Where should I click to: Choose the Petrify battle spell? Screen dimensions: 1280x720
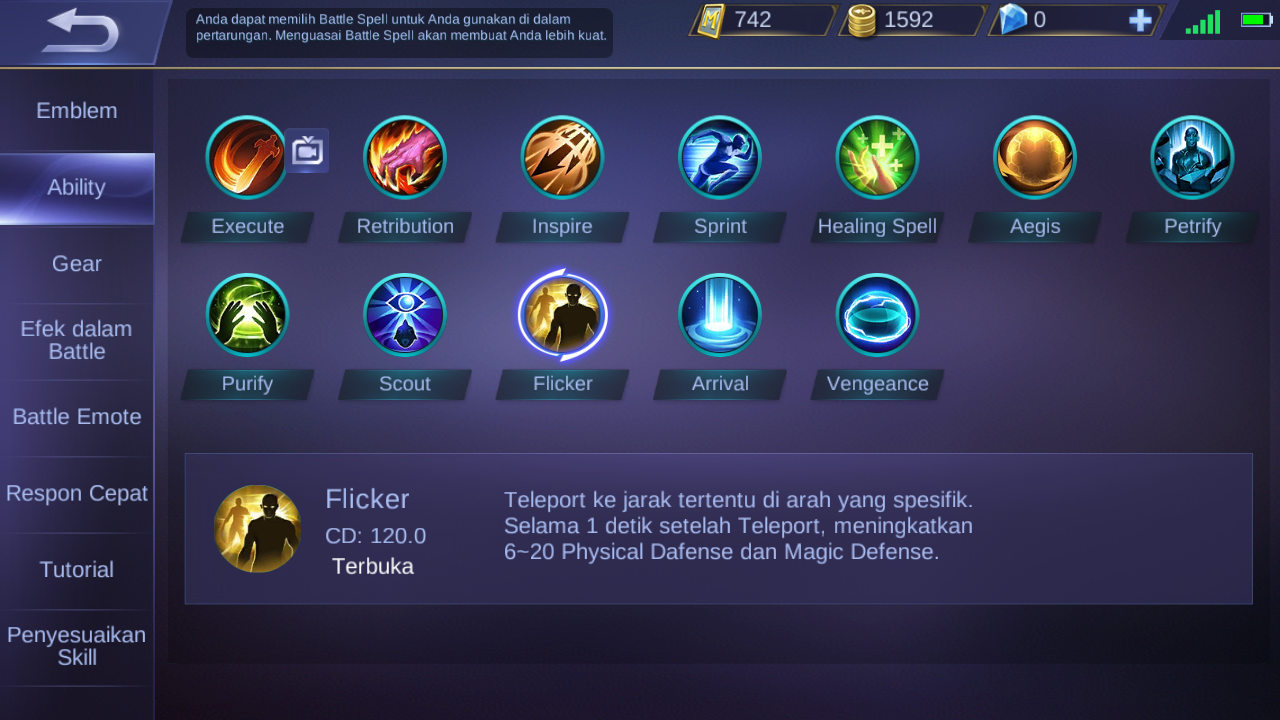(1192, 157)
